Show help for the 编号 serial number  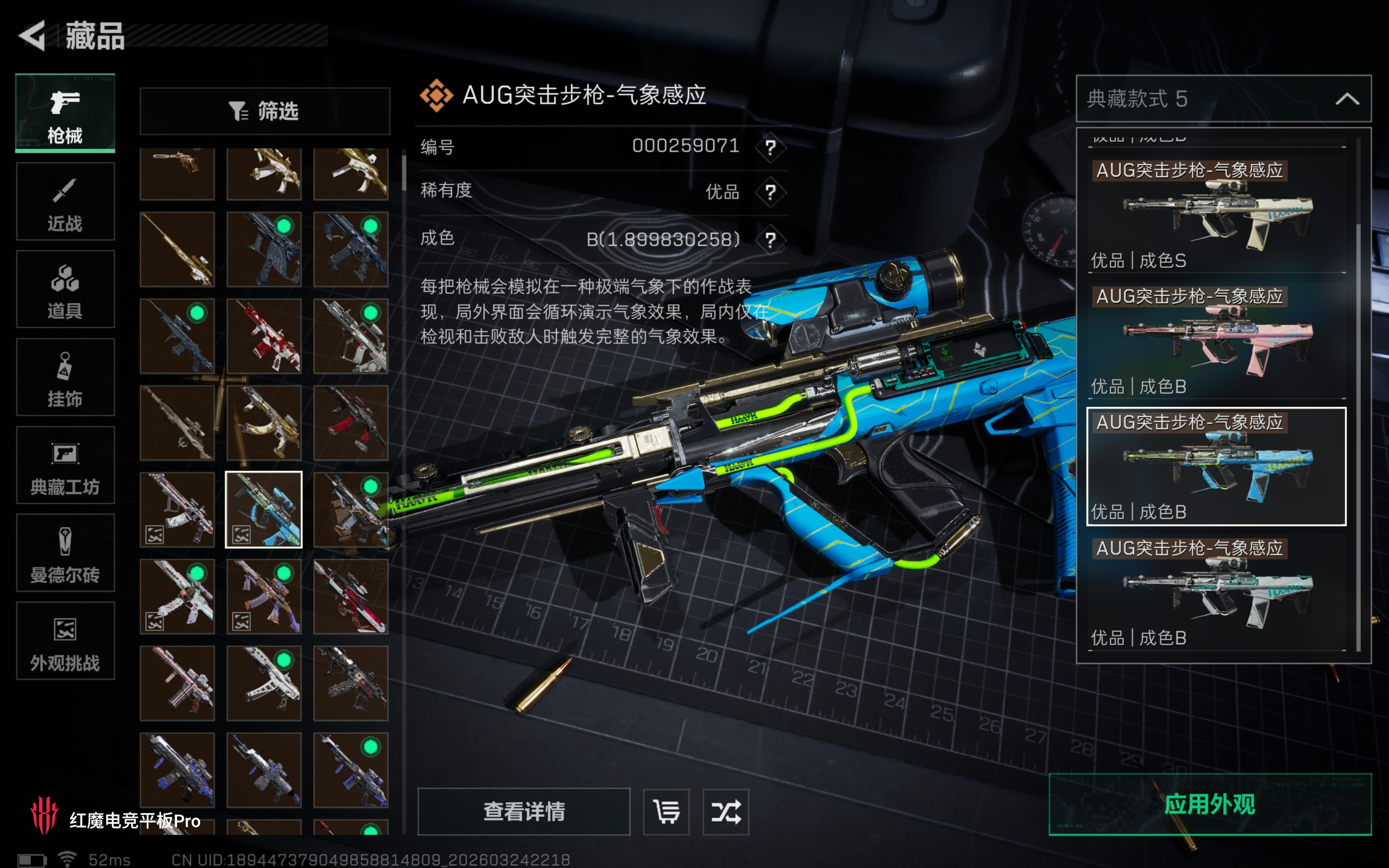pyautogui.click(x=770, y=148)
